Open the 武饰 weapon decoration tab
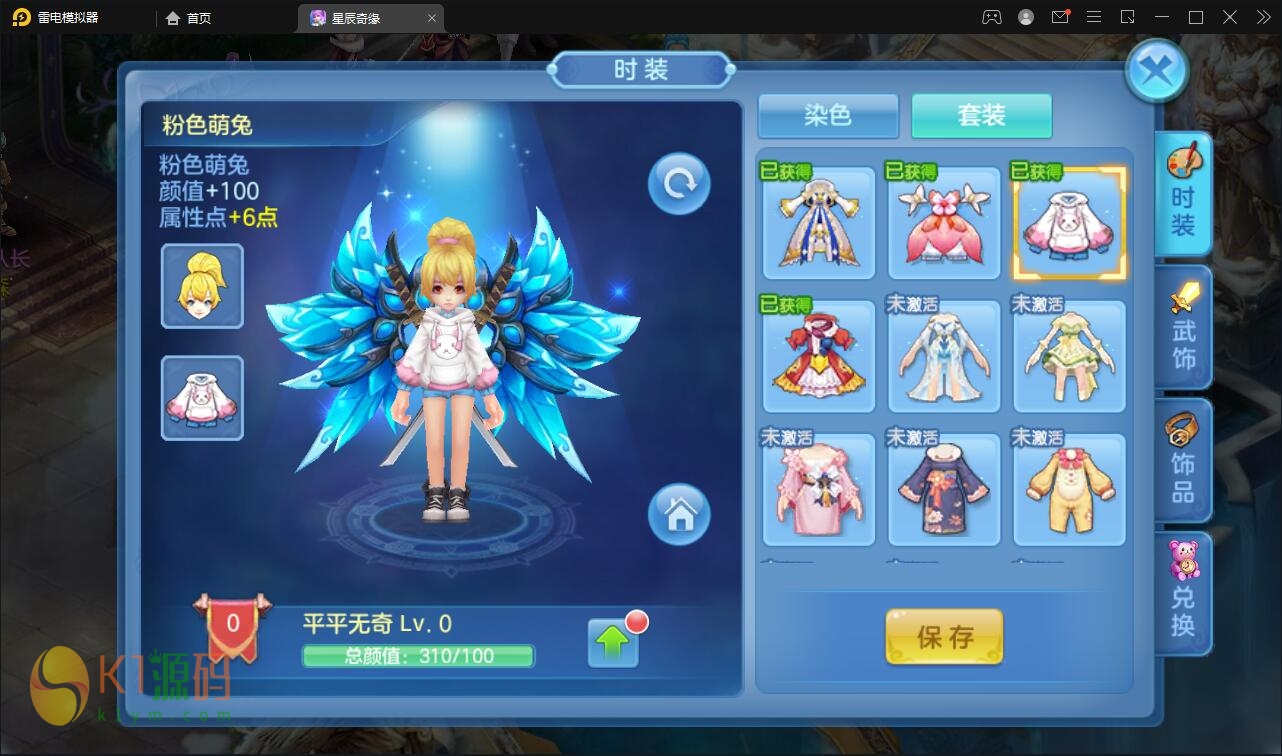1282x756 pixels. pos(1183,328)
